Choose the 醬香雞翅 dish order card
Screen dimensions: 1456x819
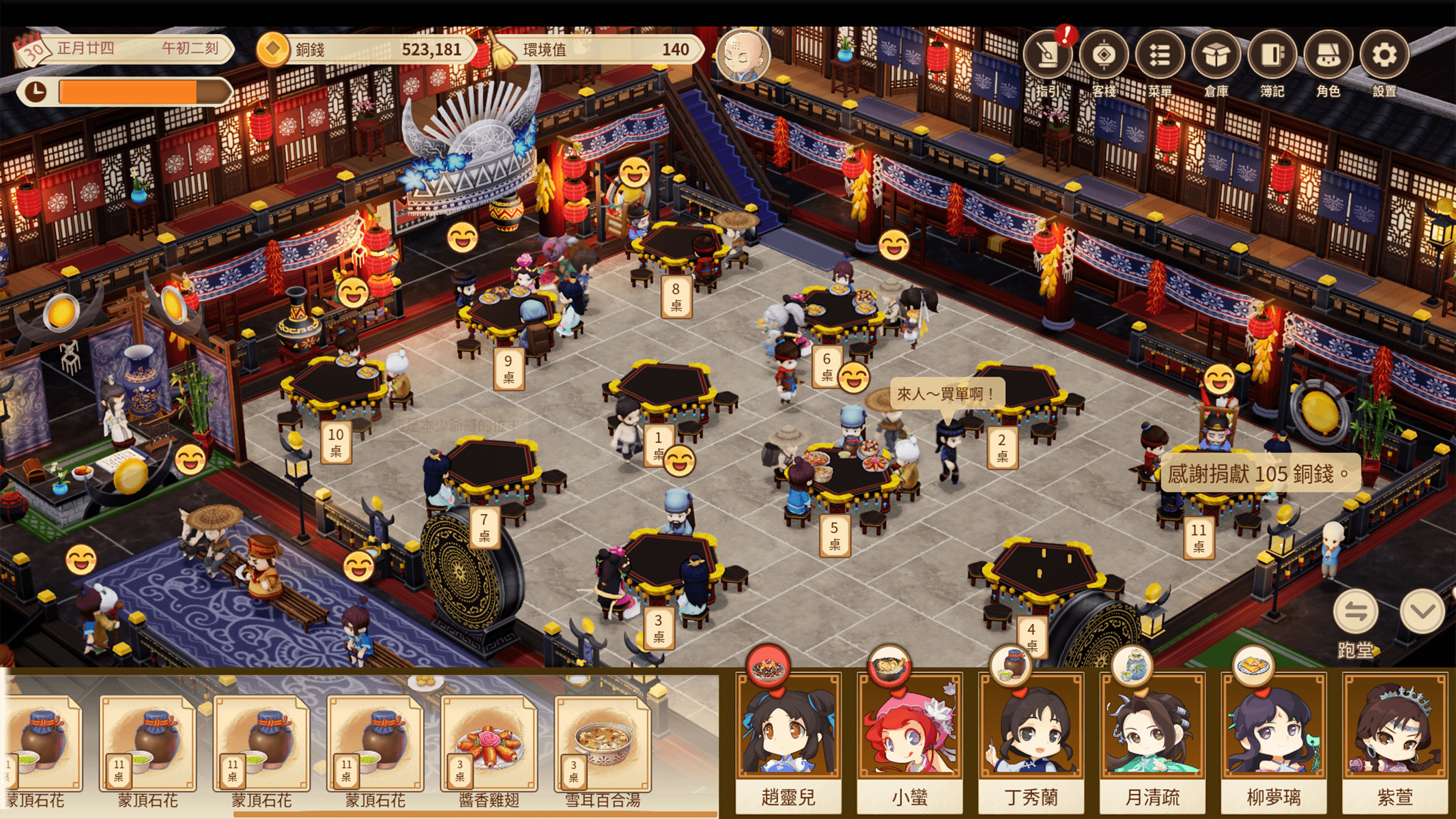tap(489, 747)
